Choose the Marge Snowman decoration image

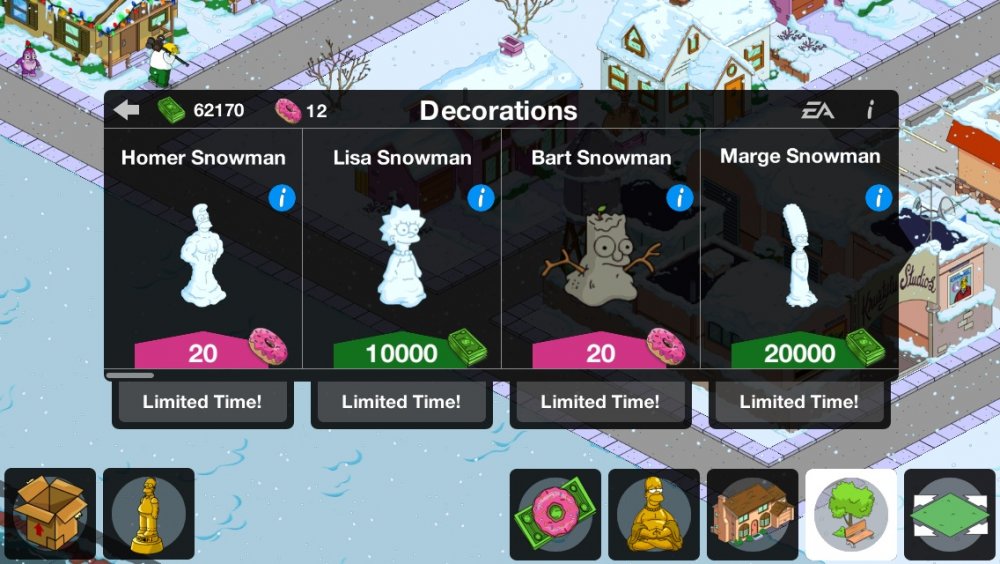coord(801,255)
